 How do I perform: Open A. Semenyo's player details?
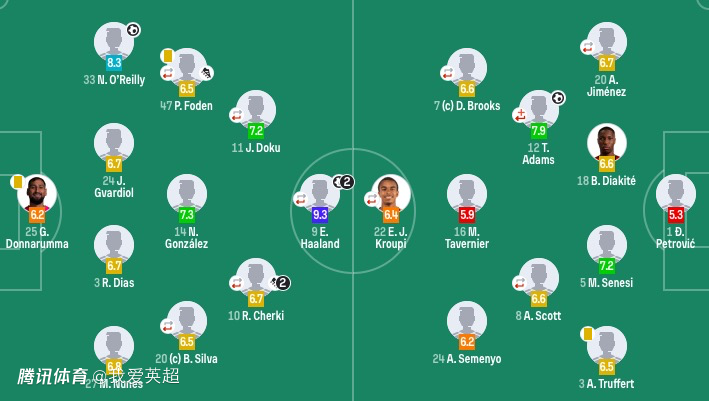click(467, 321)
